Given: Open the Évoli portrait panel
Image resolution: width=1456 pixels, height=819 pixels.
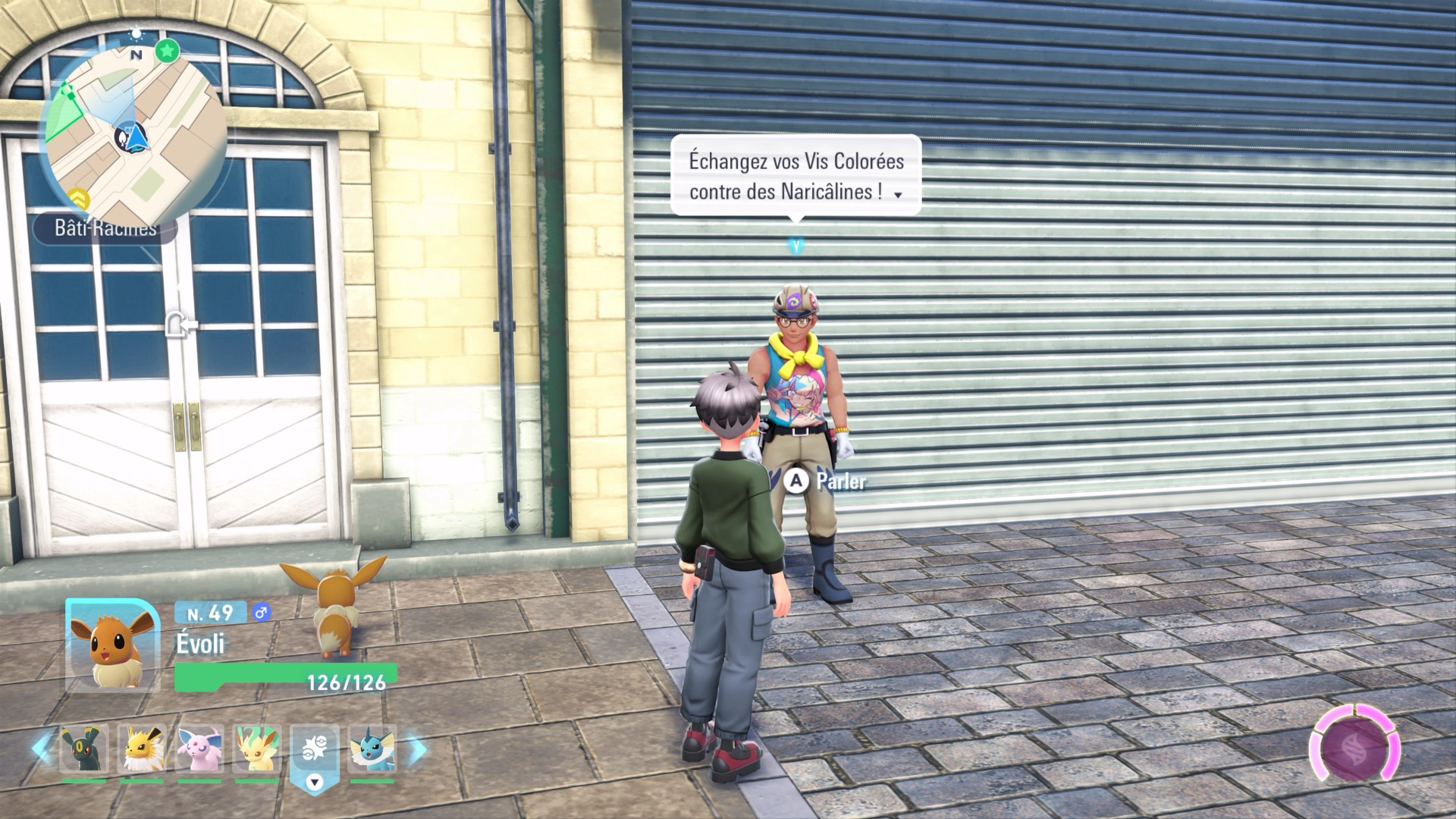Looking at the screenshot, I should point(112,645).
